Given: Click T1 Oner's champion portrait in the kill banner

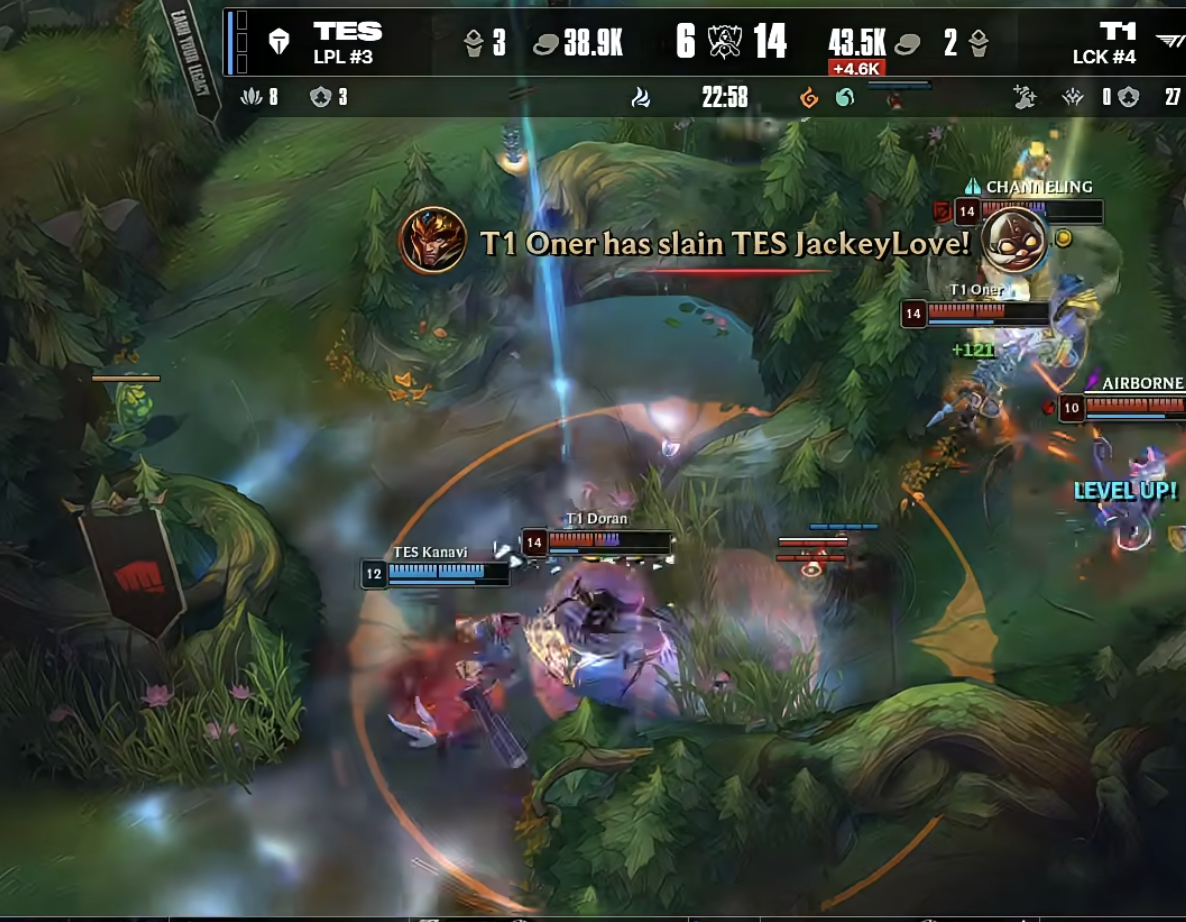Looking at the screenshot, I should 433,240.
